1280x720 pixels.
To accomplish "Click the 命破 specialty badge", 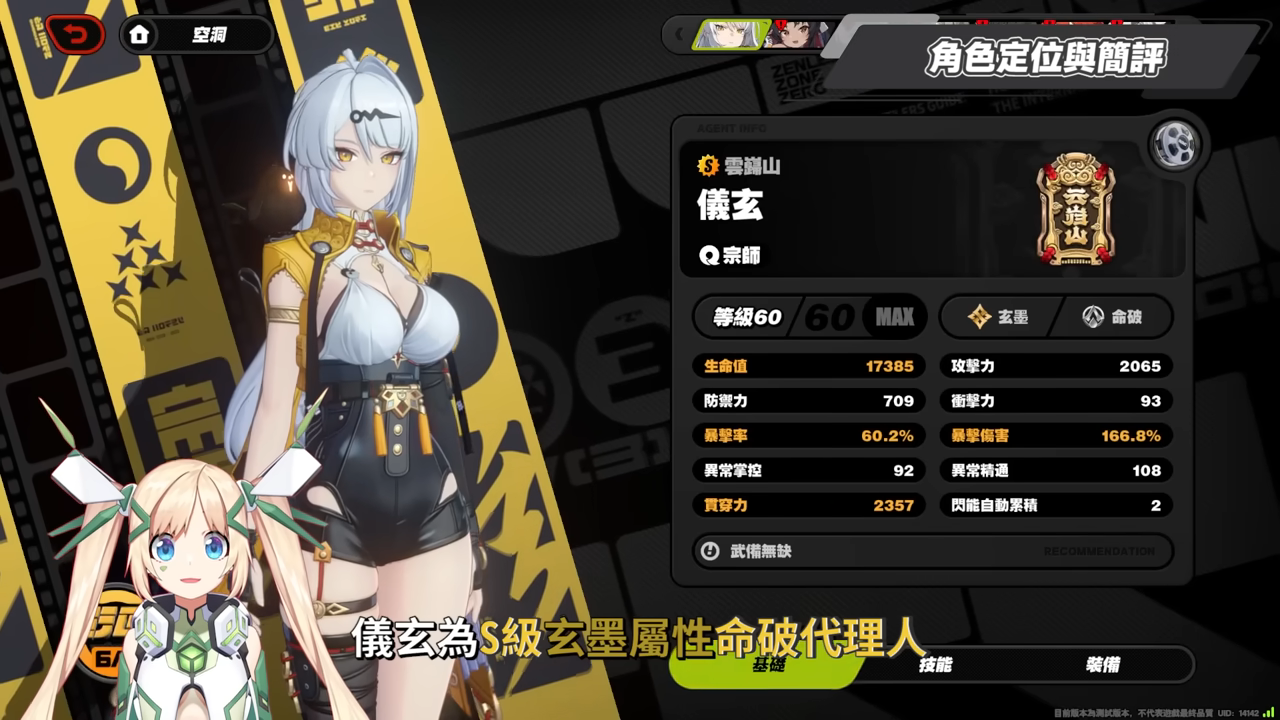I will pyautogui.click(x=1112, y=317).
